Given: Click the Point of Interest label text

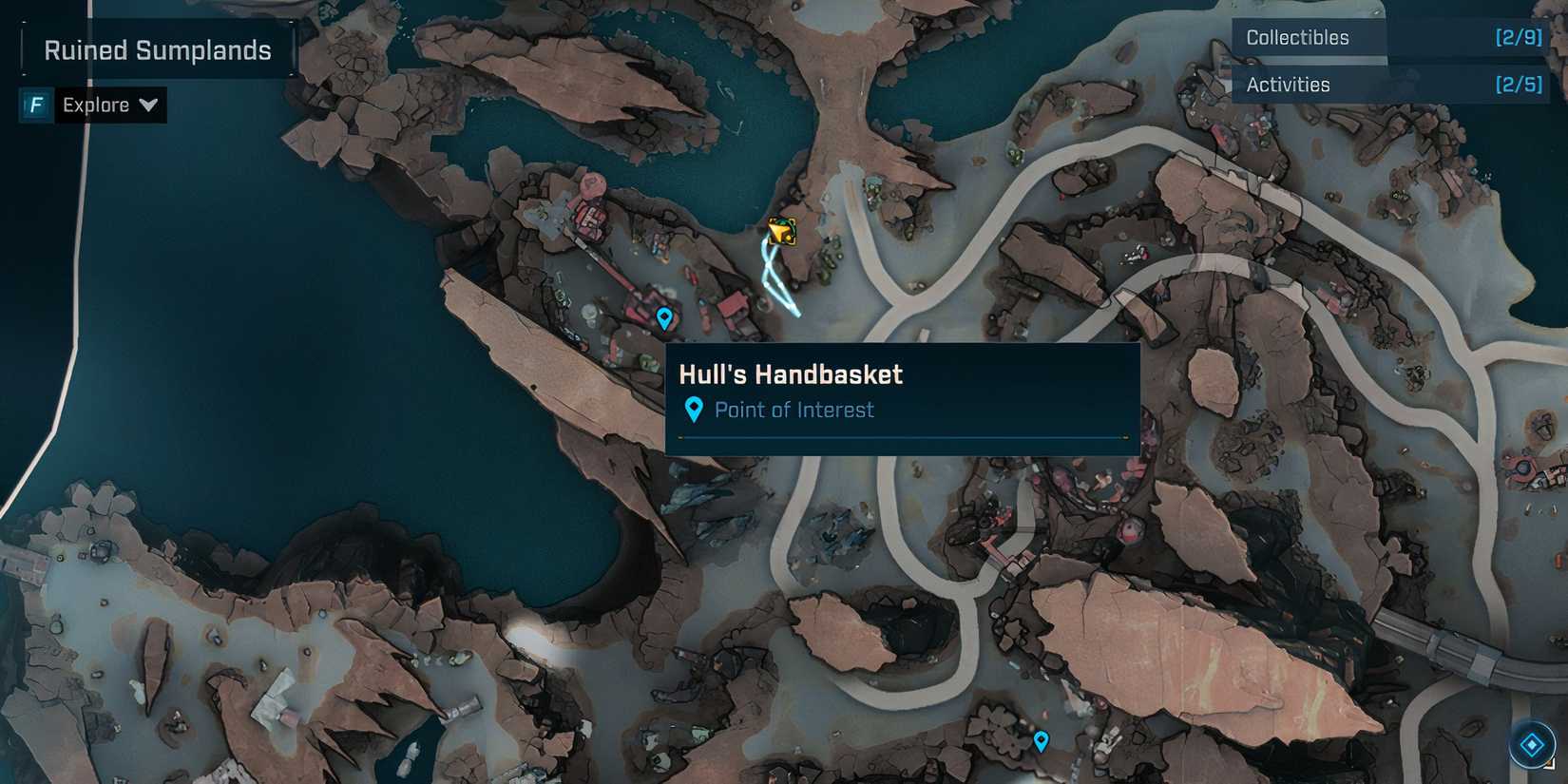Looking at the screenshot, I should pyautogui.click(x=794, y=410).
